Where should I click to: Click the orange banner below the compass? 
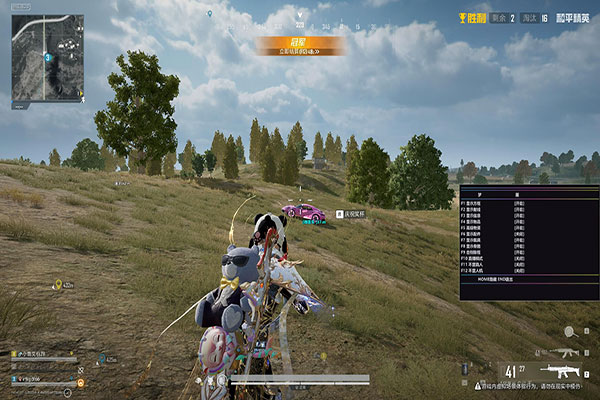tap(300, 45)
